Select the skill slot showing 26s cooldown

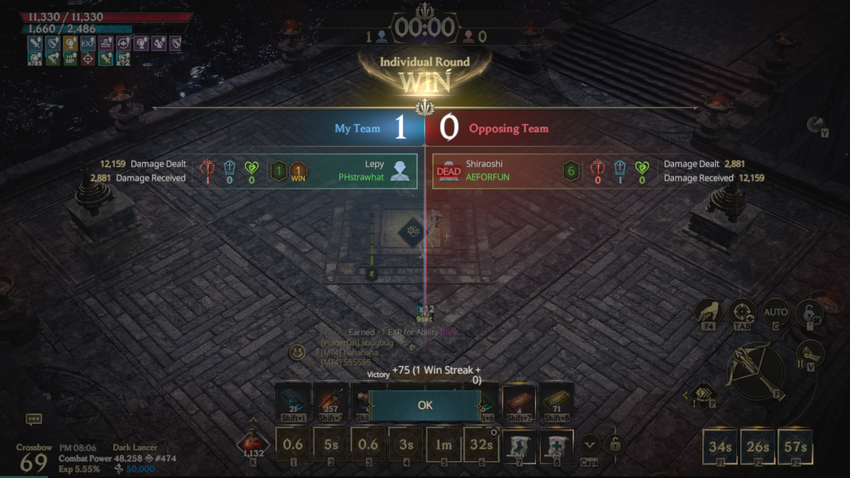(x=757, y=446)
